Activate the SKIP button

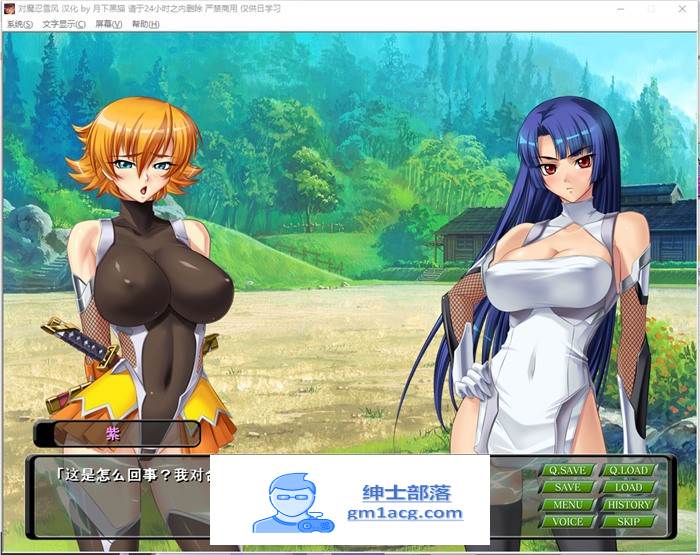pyautogui.click(x=628, y=521)
